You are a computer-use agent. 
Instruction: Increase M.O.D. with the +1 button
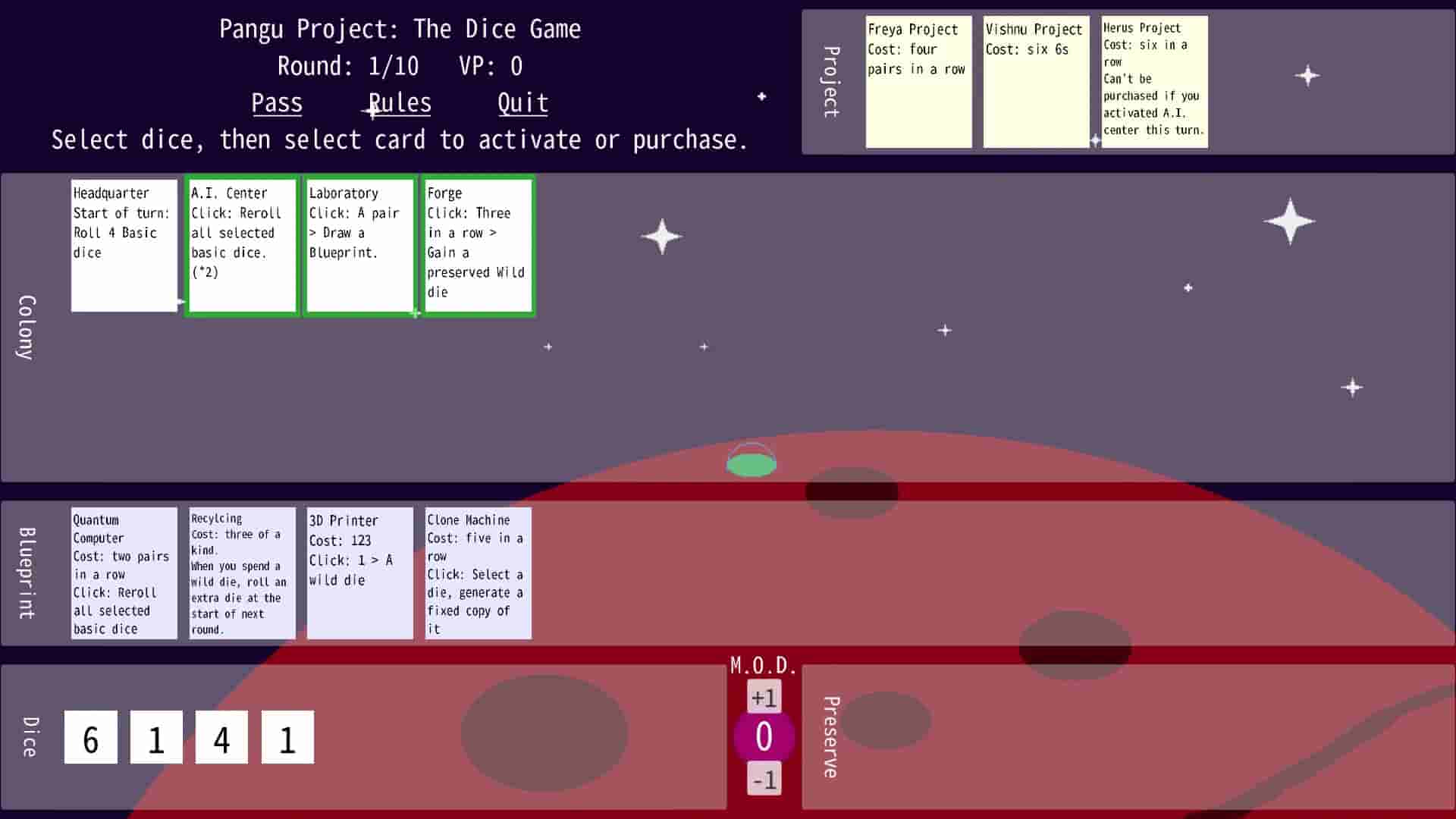[764, 695]
